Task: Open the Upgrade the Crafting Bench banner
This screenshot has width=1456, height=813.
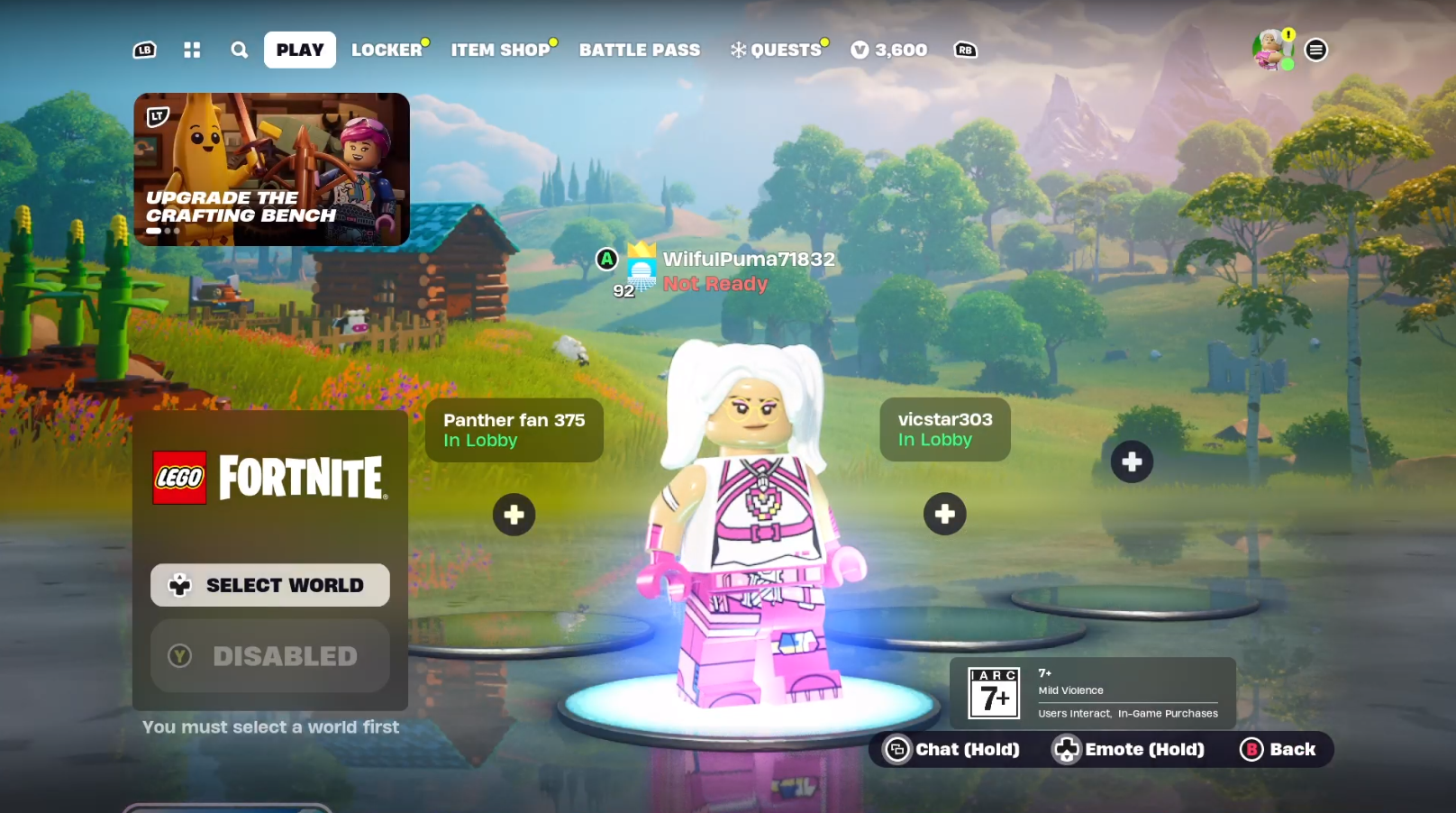Action: coord(271,169)
